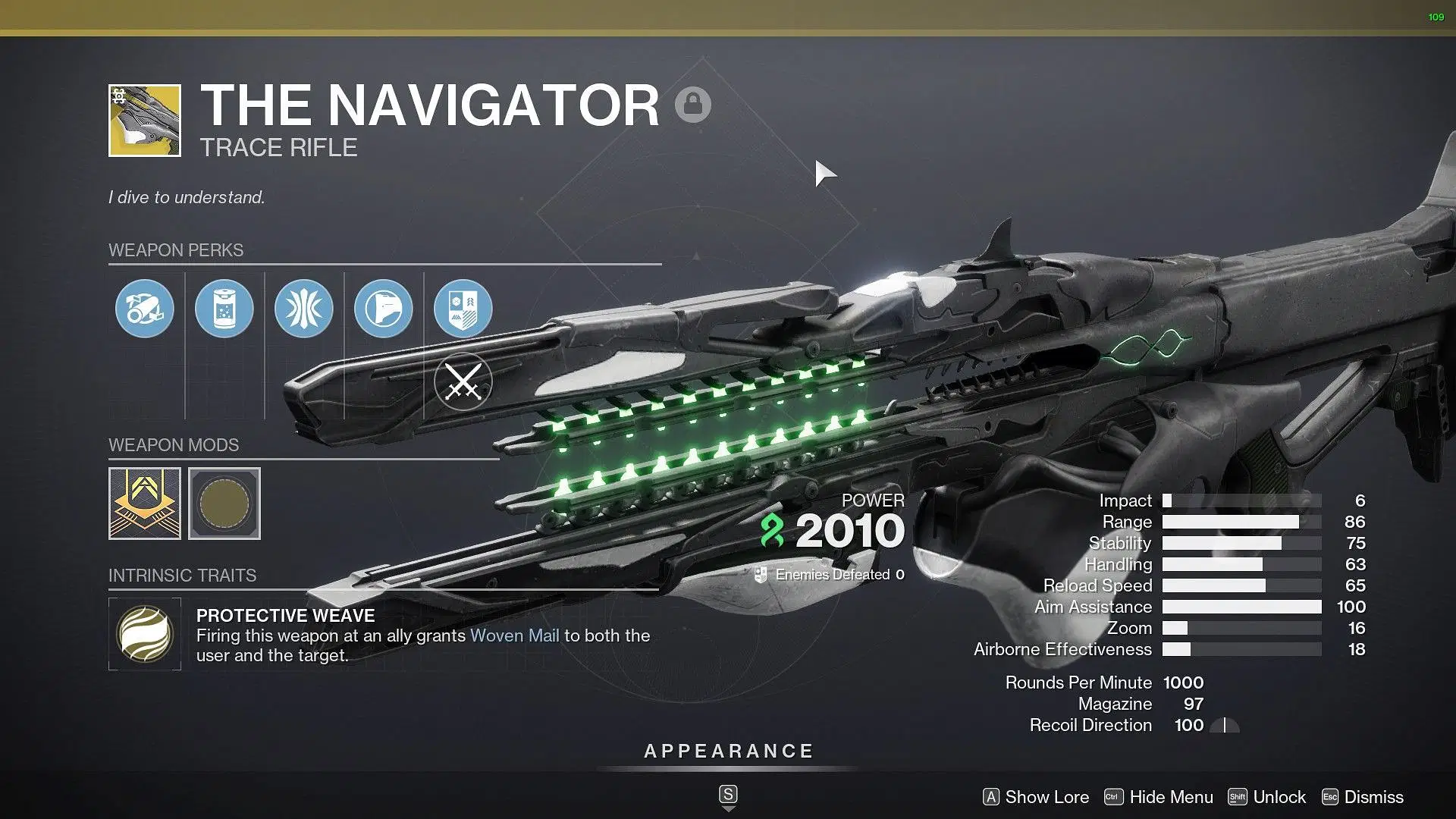Show the weapon lore
The width and height of the screenshot is (1456, 819).
tap(1036, 797)
